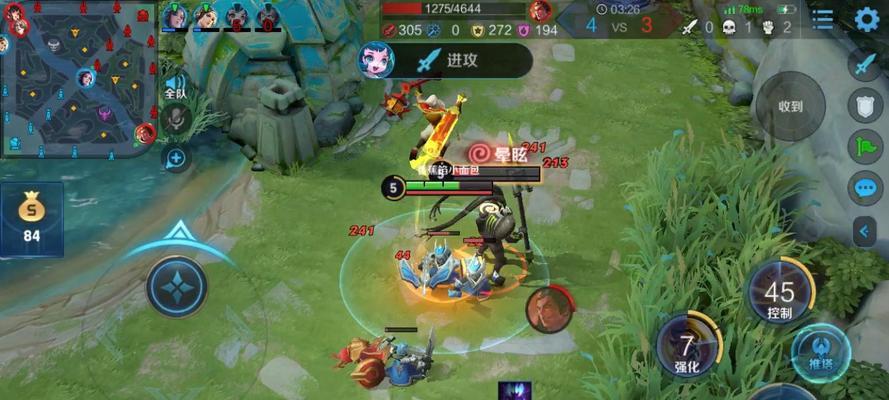Open the gold shop with 84 coins
This screenshot has width=889, height=400.
click(32, 220)
